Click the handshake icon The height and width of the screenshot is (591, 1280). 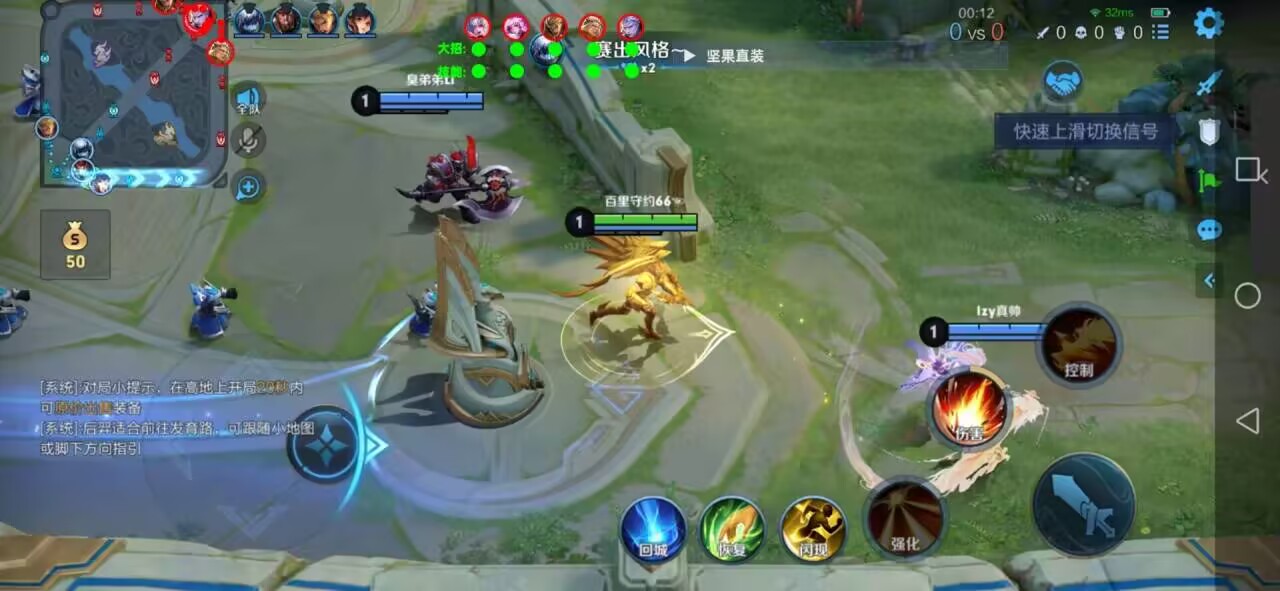tap(1062, 82)
